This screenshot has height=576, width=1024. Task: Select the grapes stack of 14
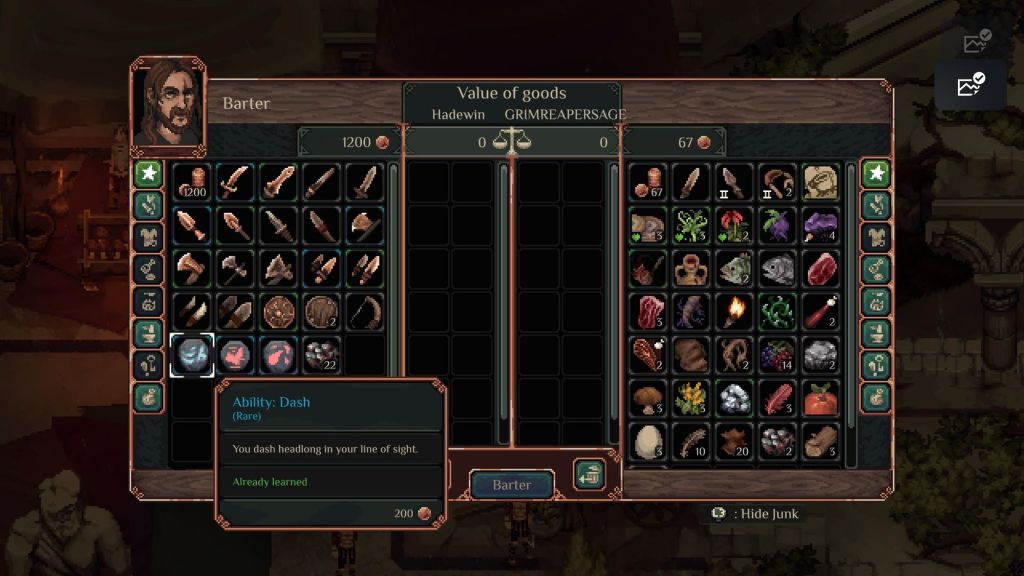click(x=778, y=355)
